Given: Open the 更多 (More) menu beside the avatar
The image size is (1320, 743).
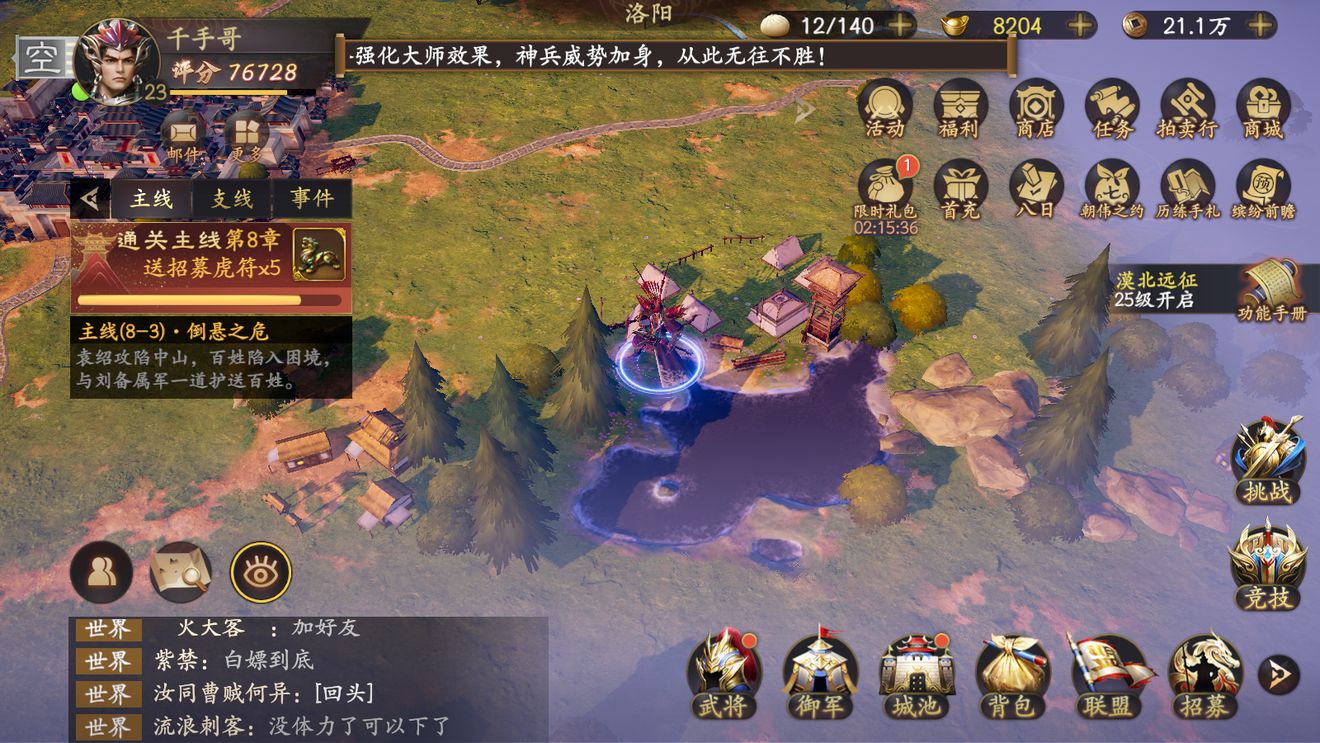Looking at the screenshot, I should pyautogui.click(x=243, y=132).
